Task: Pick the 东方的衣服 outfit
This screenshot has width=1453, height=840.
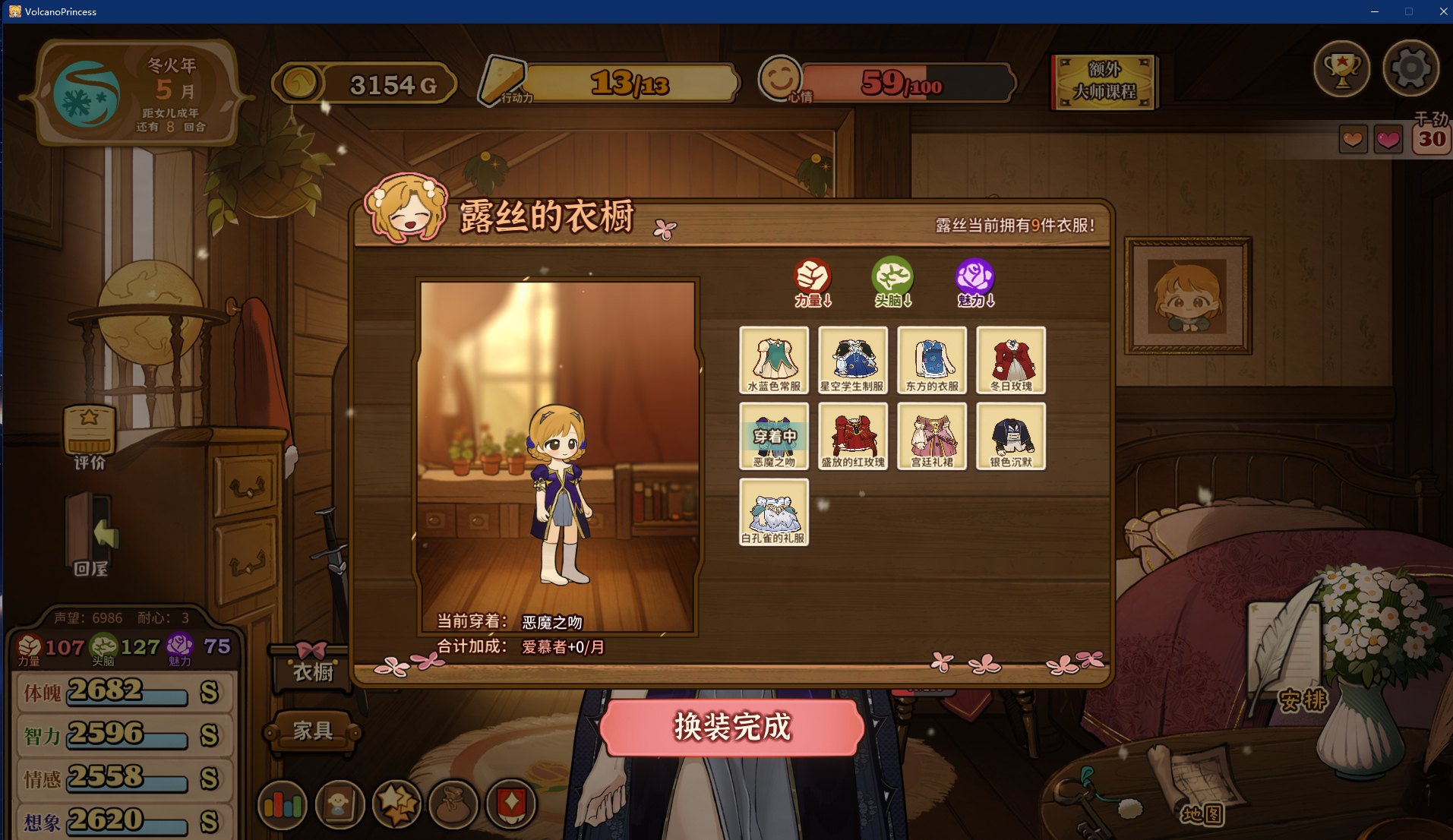Action: click(932, 360)
